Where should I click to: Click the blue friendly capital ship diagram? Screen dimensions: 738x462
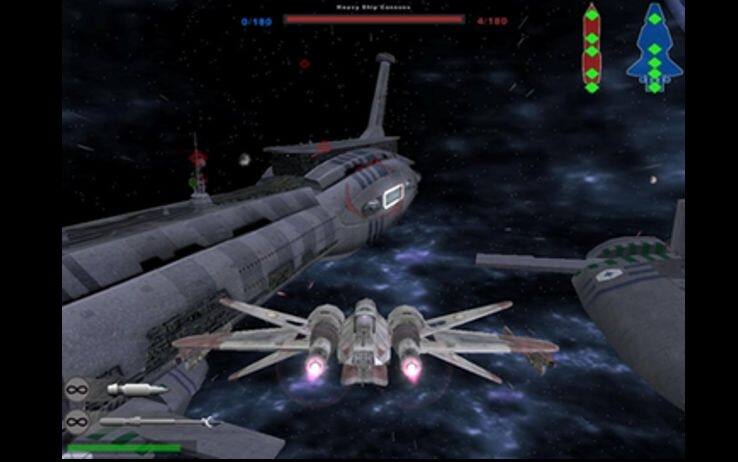[x=654, y=48]
